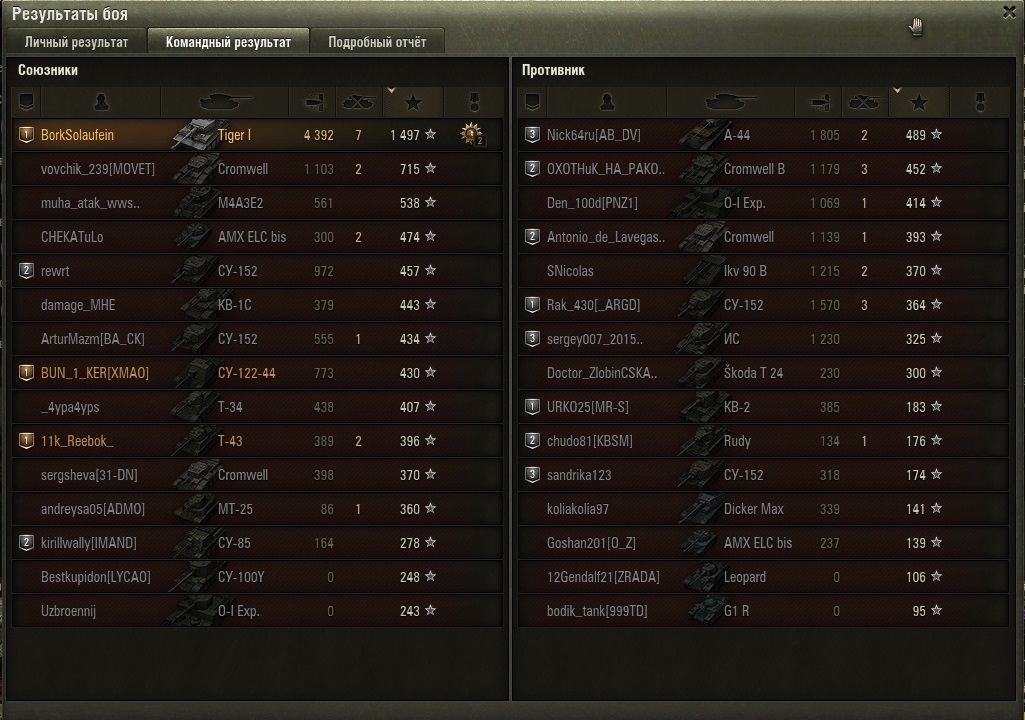Select enemy URKO25[MR-S] КВ-2 row
The image size is (1025, 720).
tap(763, 407)
